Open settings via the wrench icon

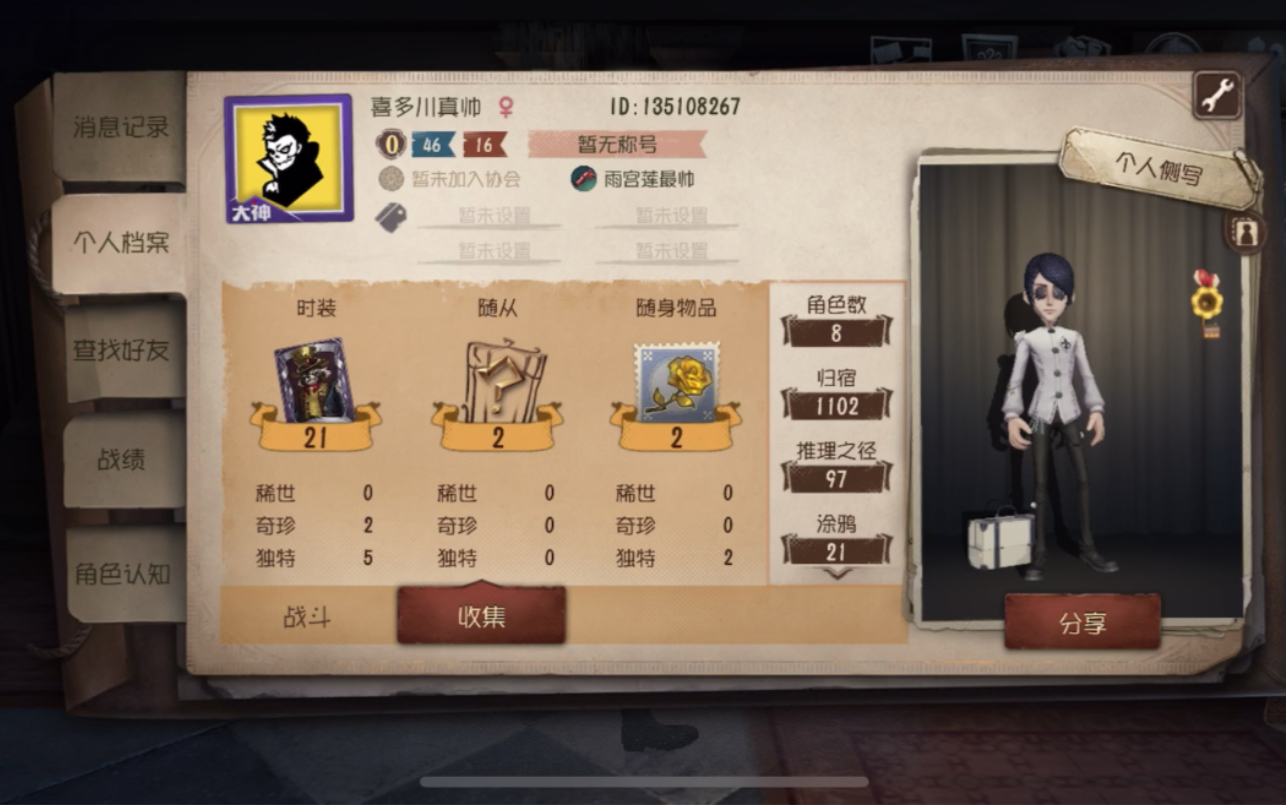point(1216,93)
